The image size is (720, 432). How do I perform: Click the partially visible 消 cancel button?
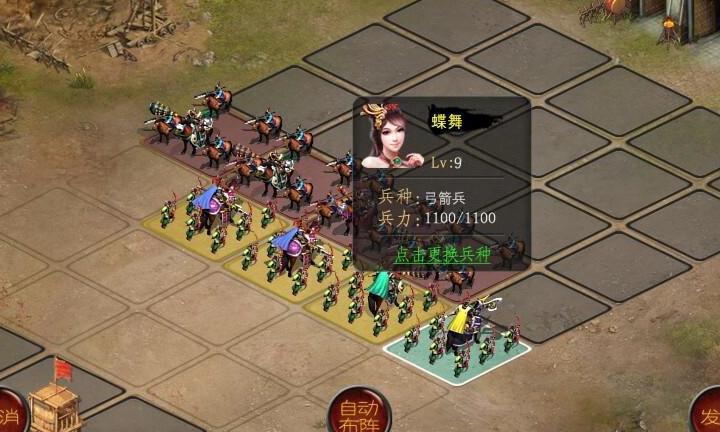(8, 414)
